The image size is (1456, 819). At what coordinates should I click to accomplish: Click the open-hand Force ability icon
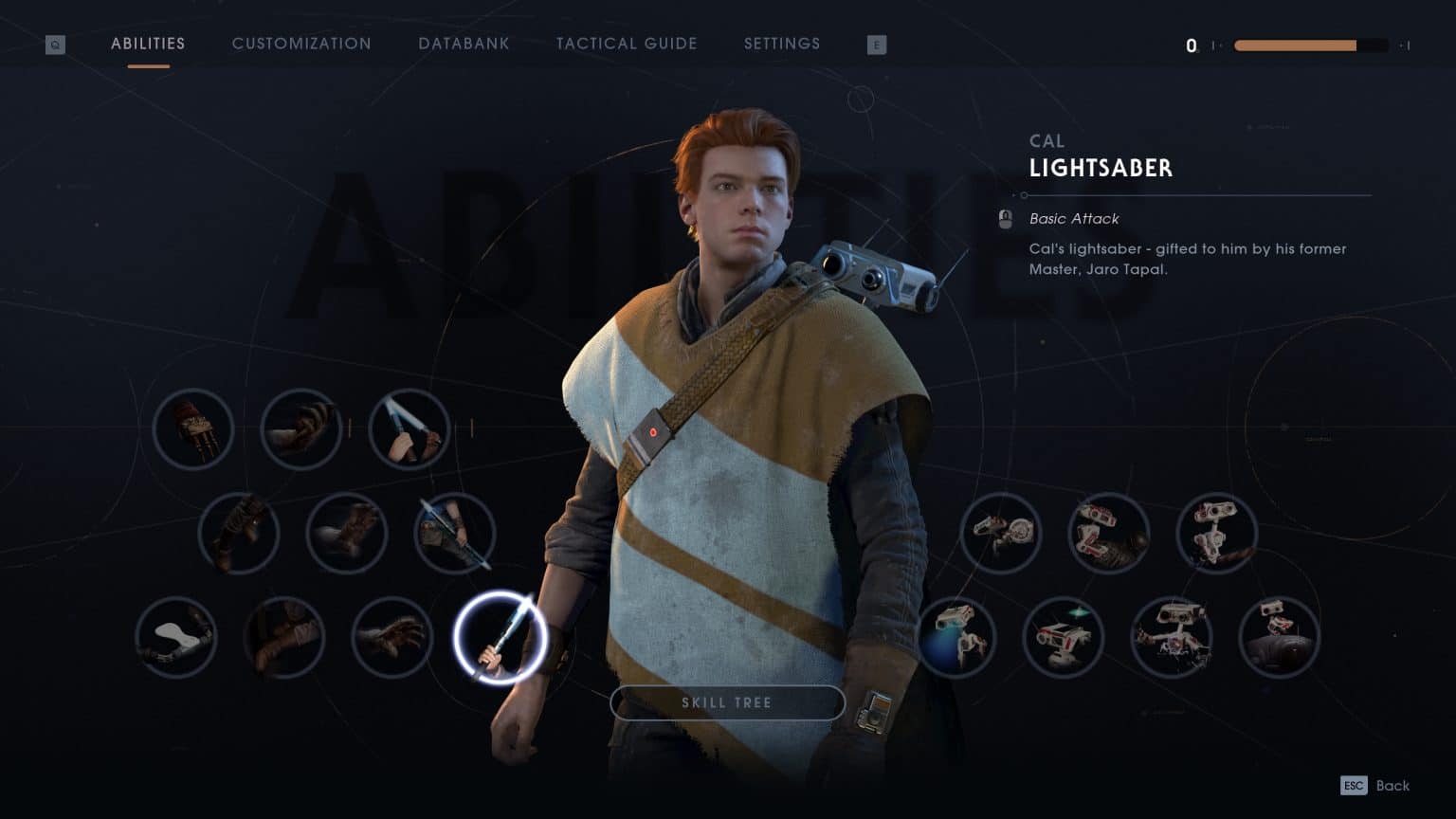click(391, 638)
